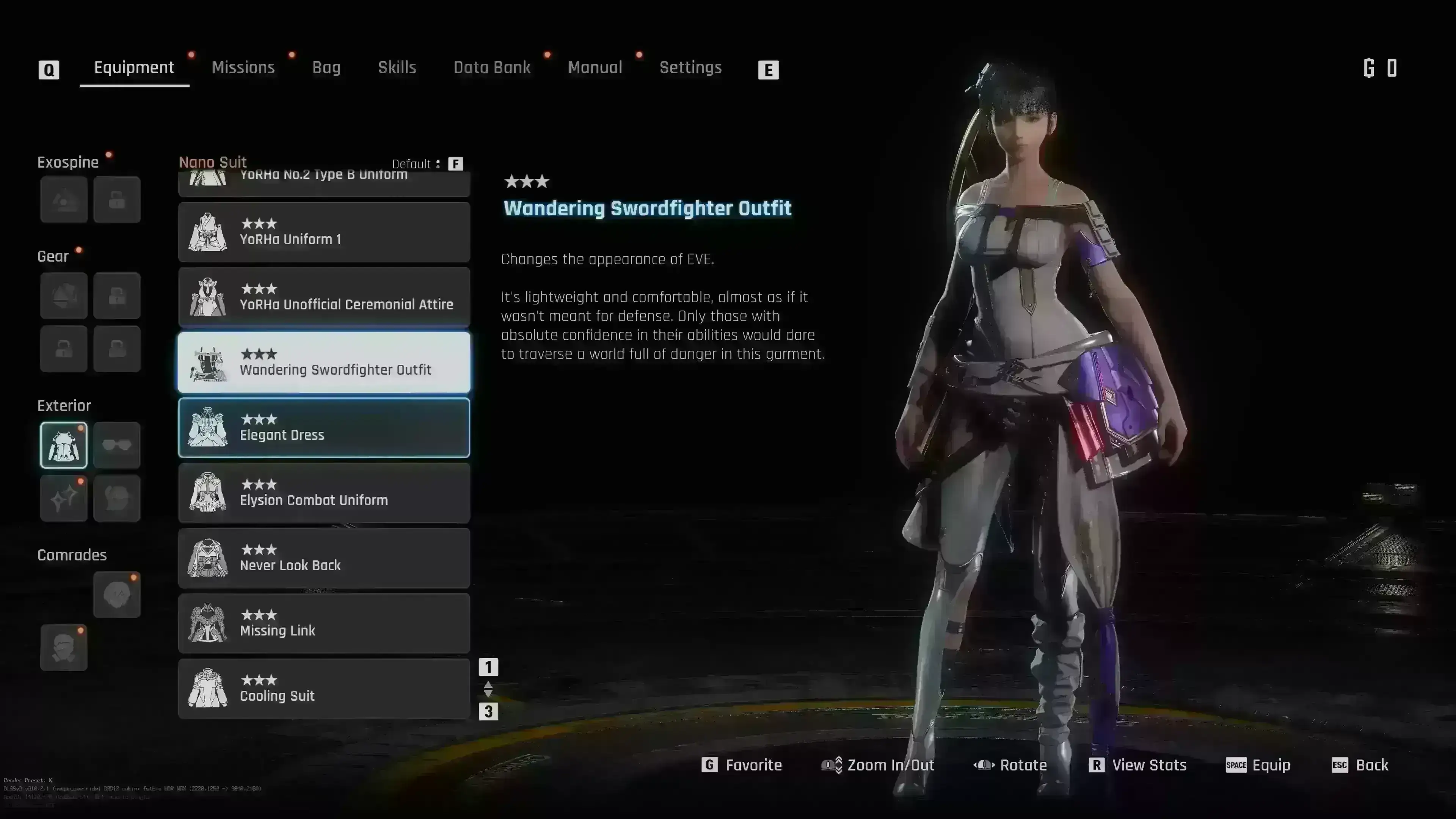1456x819 pixels.
Task: Select the Equipment tab
Action: 134,68
